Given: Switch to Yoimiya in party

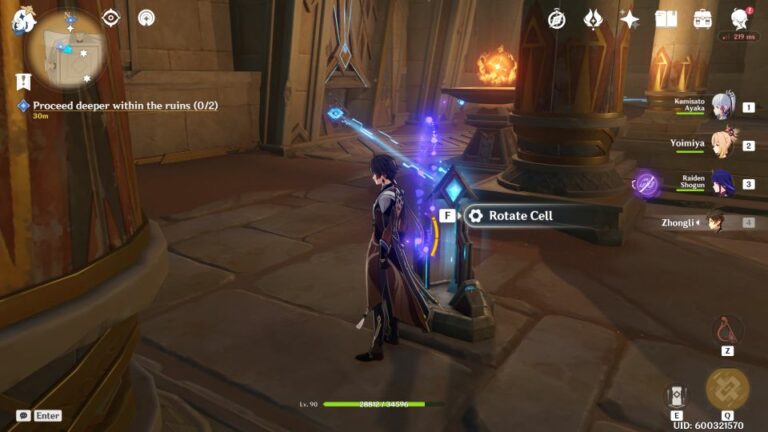Looking at the screenshot, I should tap(721, 145).
